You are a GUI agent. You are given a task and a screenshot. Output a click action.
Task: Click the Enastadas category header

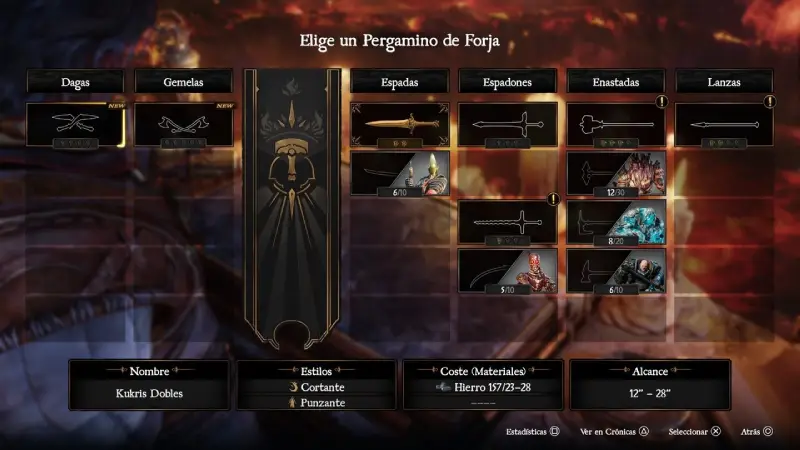616,81
